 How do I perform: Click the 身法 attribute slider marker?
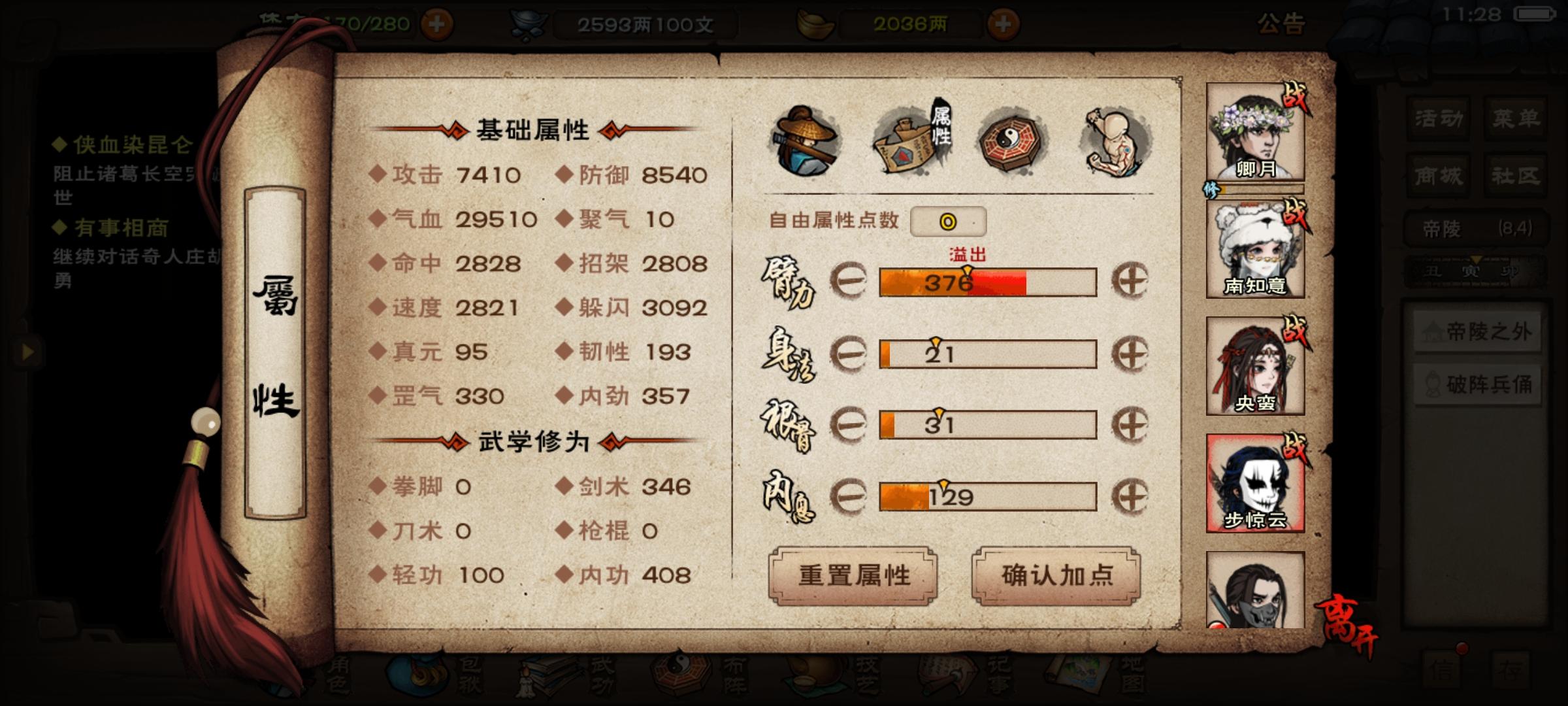pyautogui.click(x=937, y=341)
